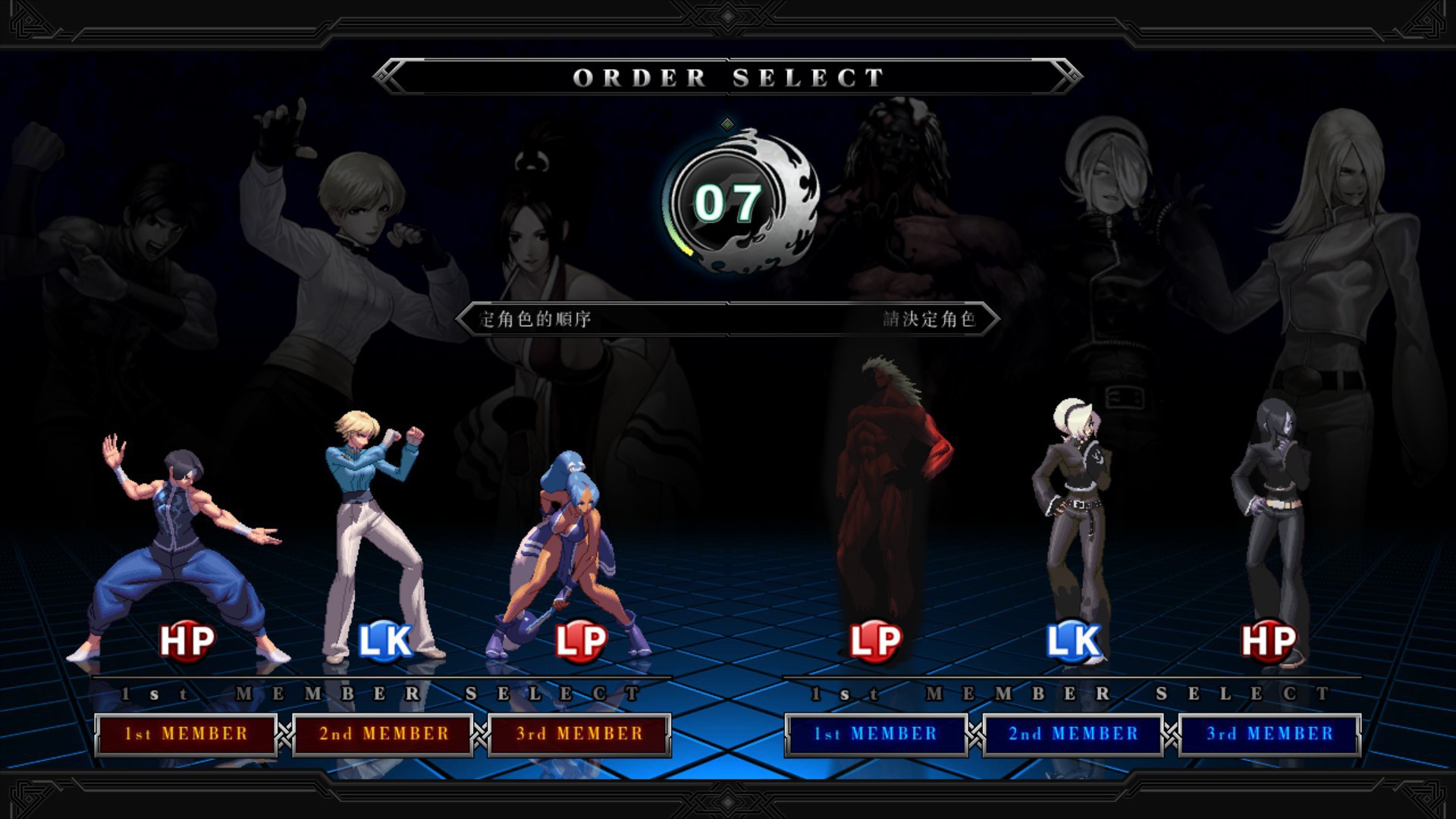The width and height of the screenshot is (1456, 819).
Task: Select the blonde fighter in white trousers
Action: [x=375, y=531]
